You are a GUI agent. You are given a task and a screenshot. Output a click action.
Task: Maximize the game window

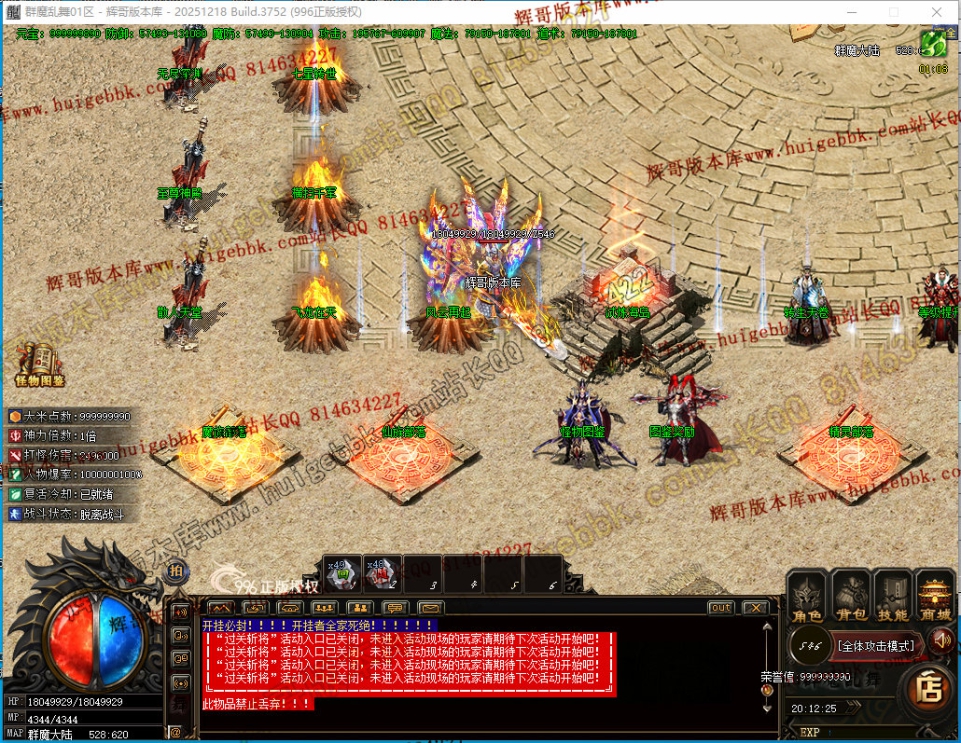point(893,11)
